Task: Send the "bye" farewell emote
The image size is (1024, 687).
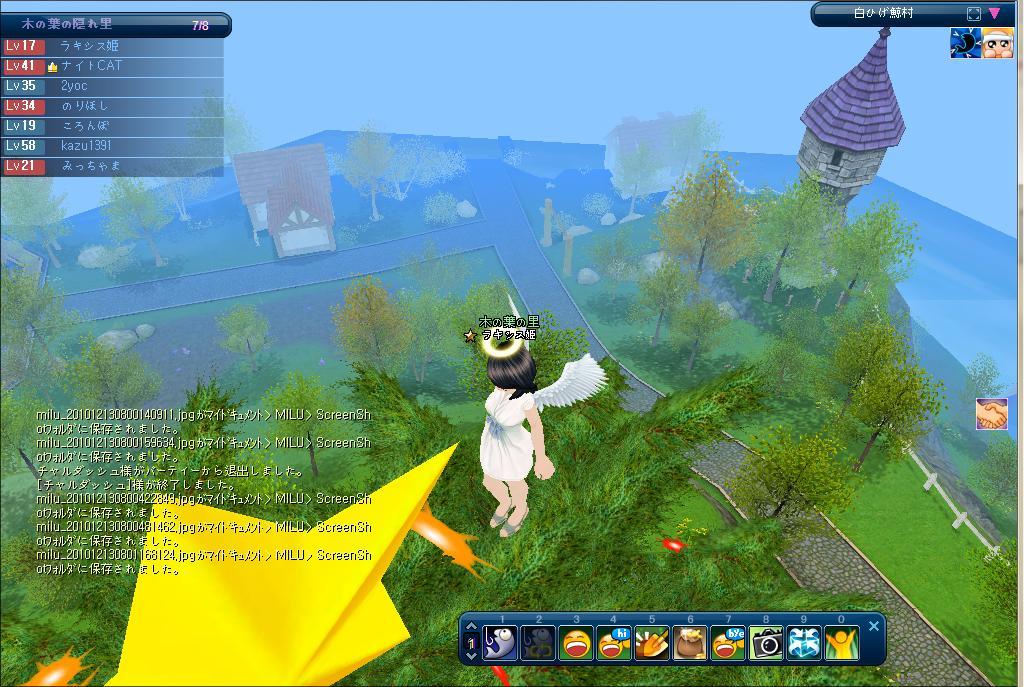Action: (x=728, y=642)
